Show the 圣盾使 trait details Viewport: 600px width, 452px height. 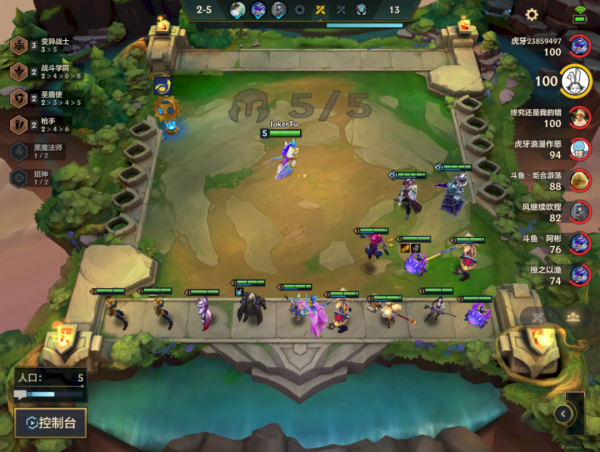click(19, 98)
